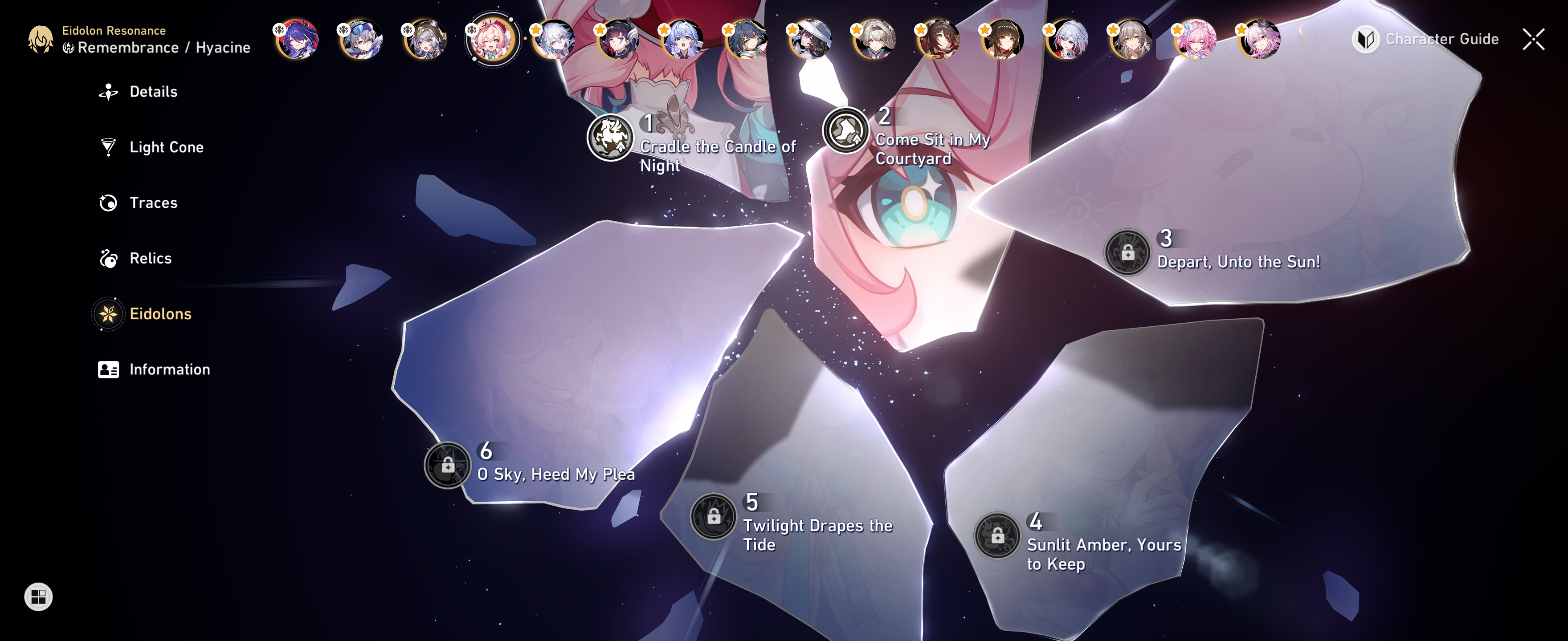1568x641 pixels.
Task: Select the Eidolons tab
Action: point(159,314)
